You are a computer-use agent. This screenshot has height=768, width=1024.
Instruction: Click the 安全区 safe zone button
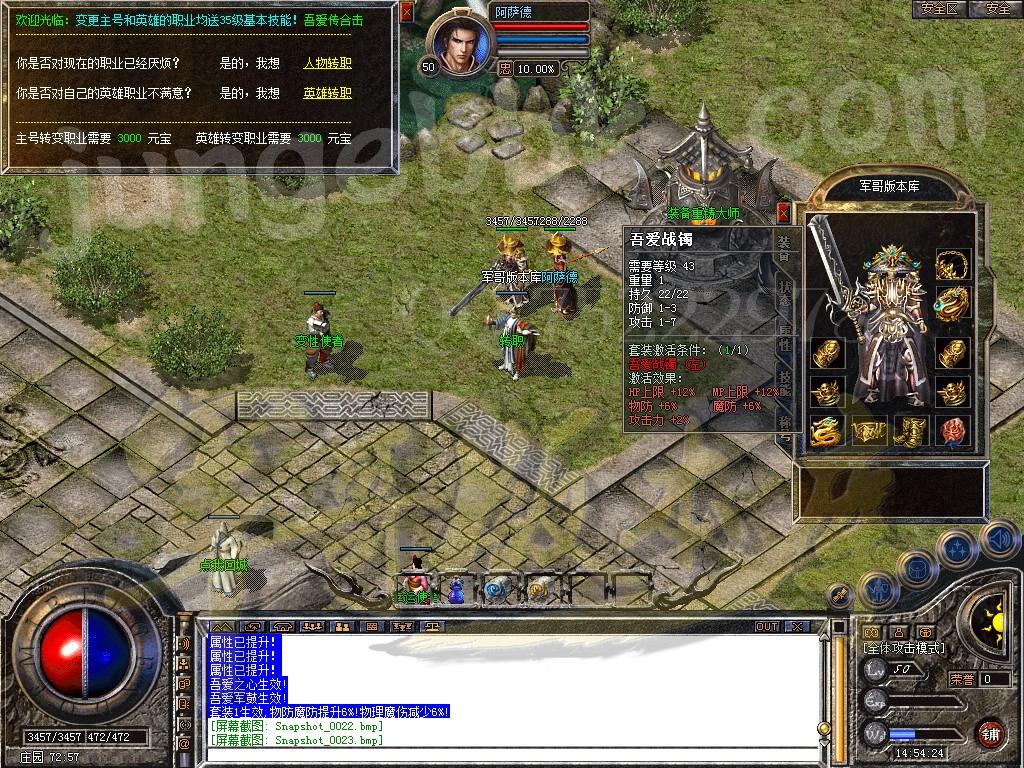(x=939, y=9)
